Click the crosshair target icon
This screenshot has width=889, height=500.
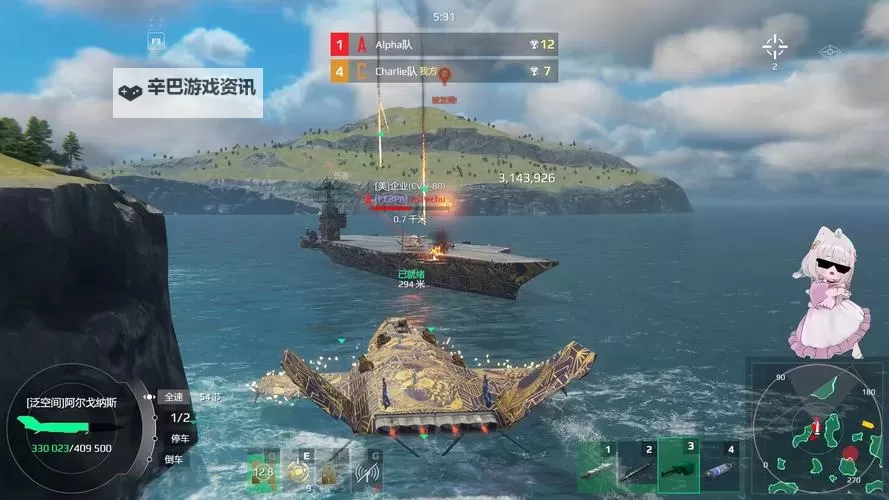775,46
